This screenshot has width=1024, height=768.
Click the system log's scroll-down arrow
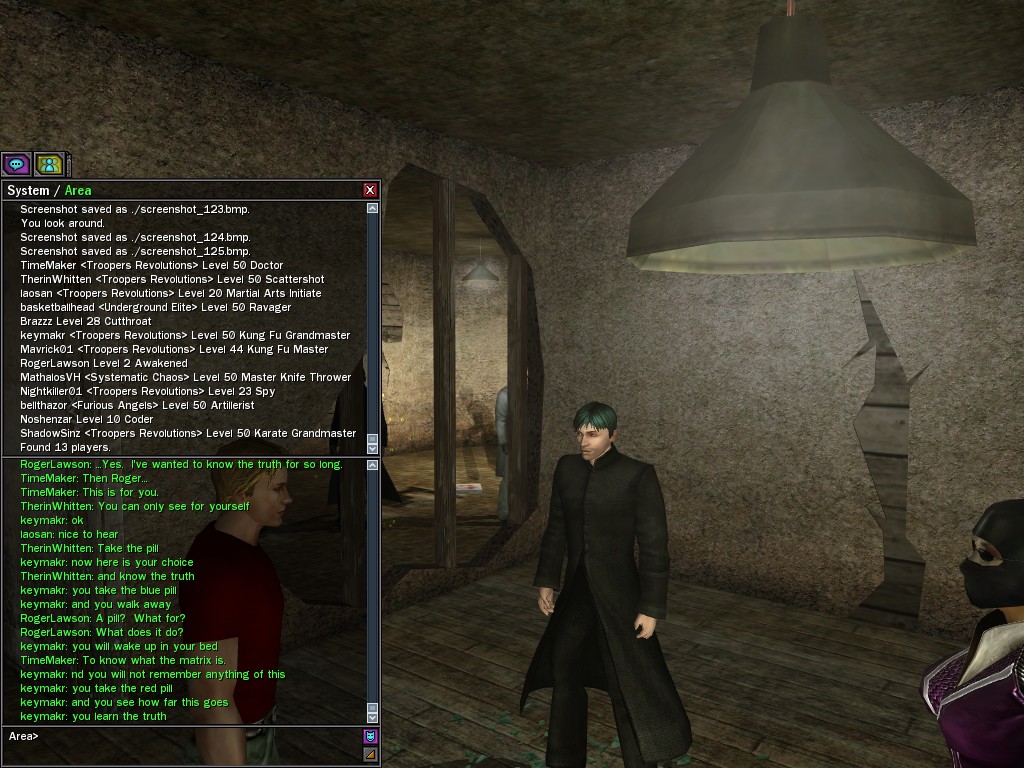tap(373, 446)
